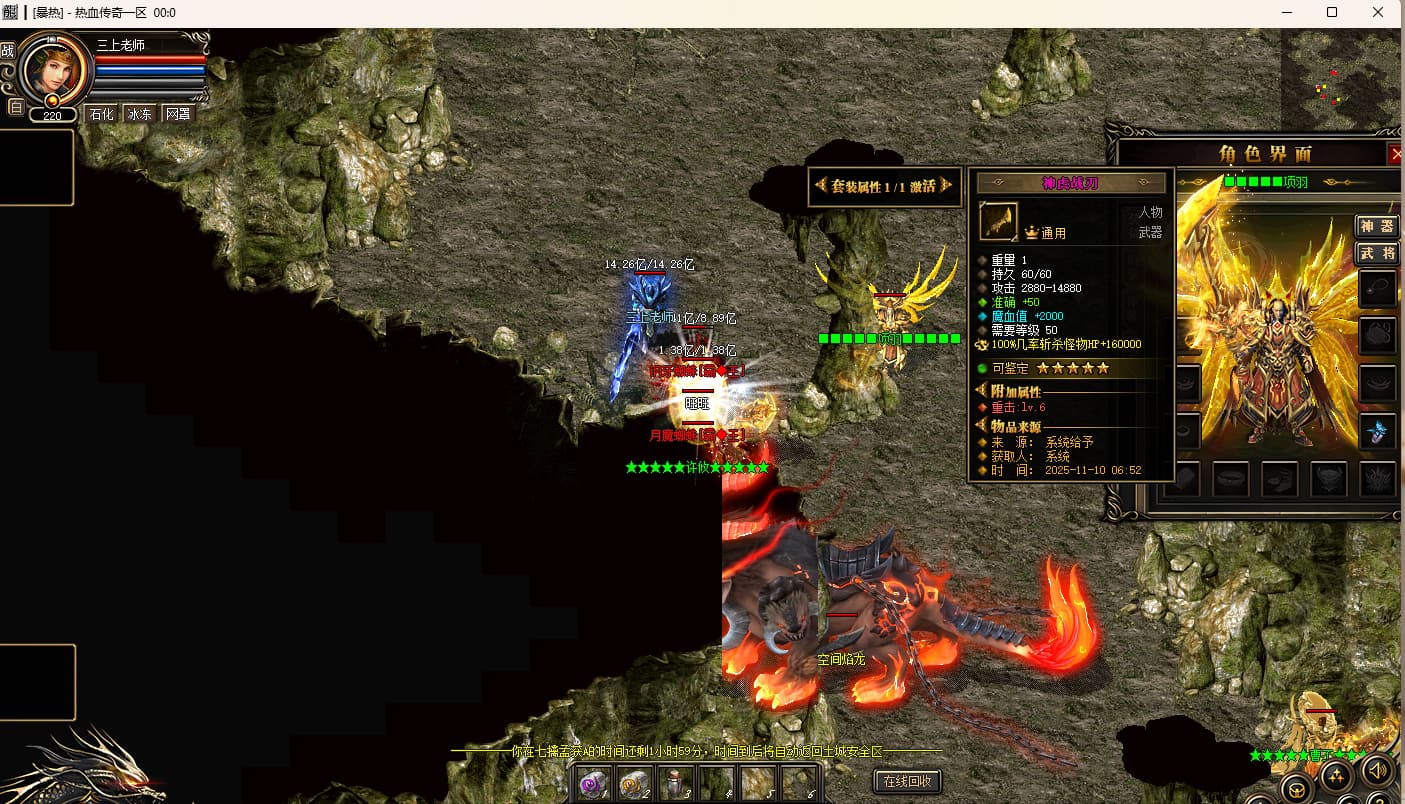Minimize the game window
This screenshot has height=804, width=1405.
click(x=1285, y=13)
